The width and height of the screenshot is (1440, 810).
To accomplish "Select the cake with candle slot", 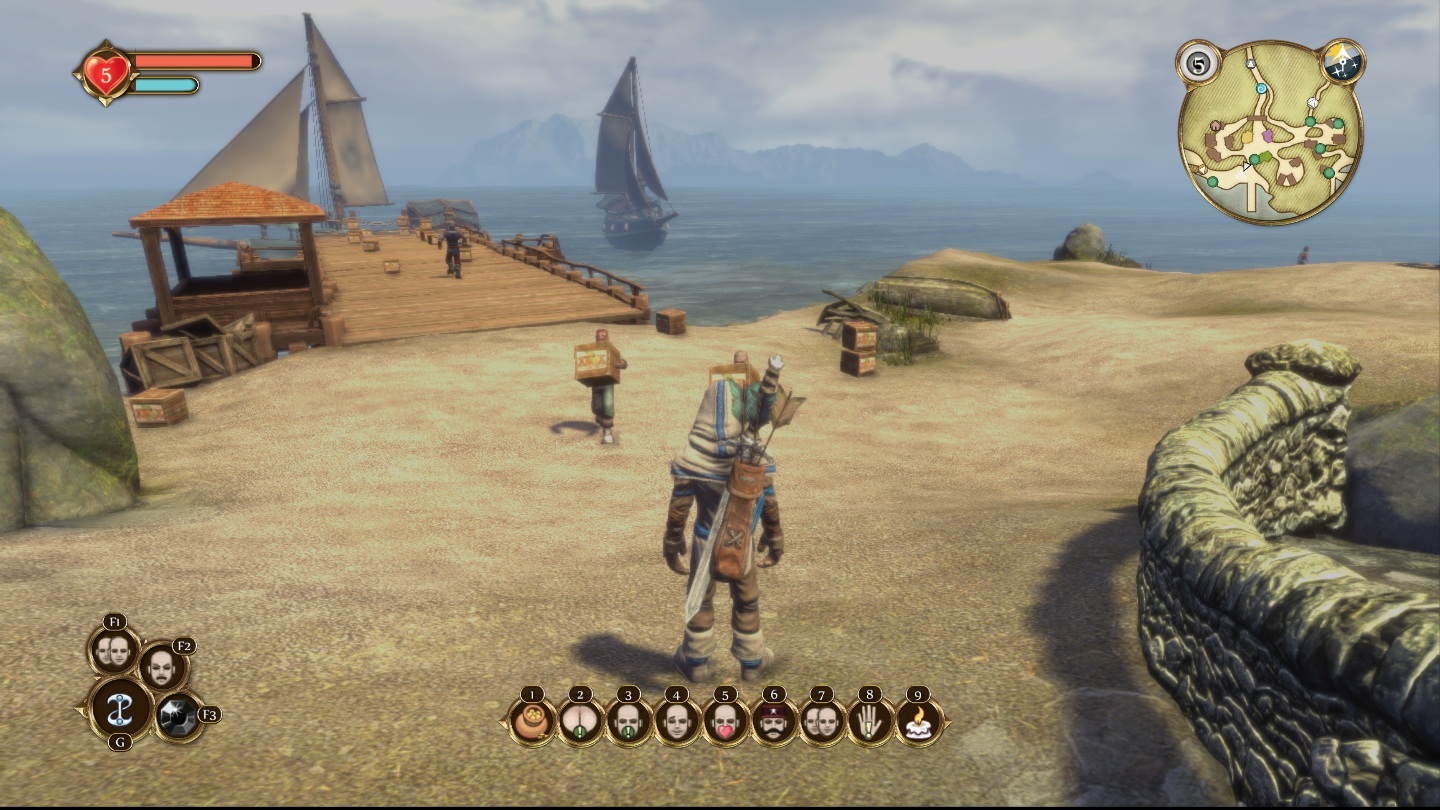I will 918,721.
